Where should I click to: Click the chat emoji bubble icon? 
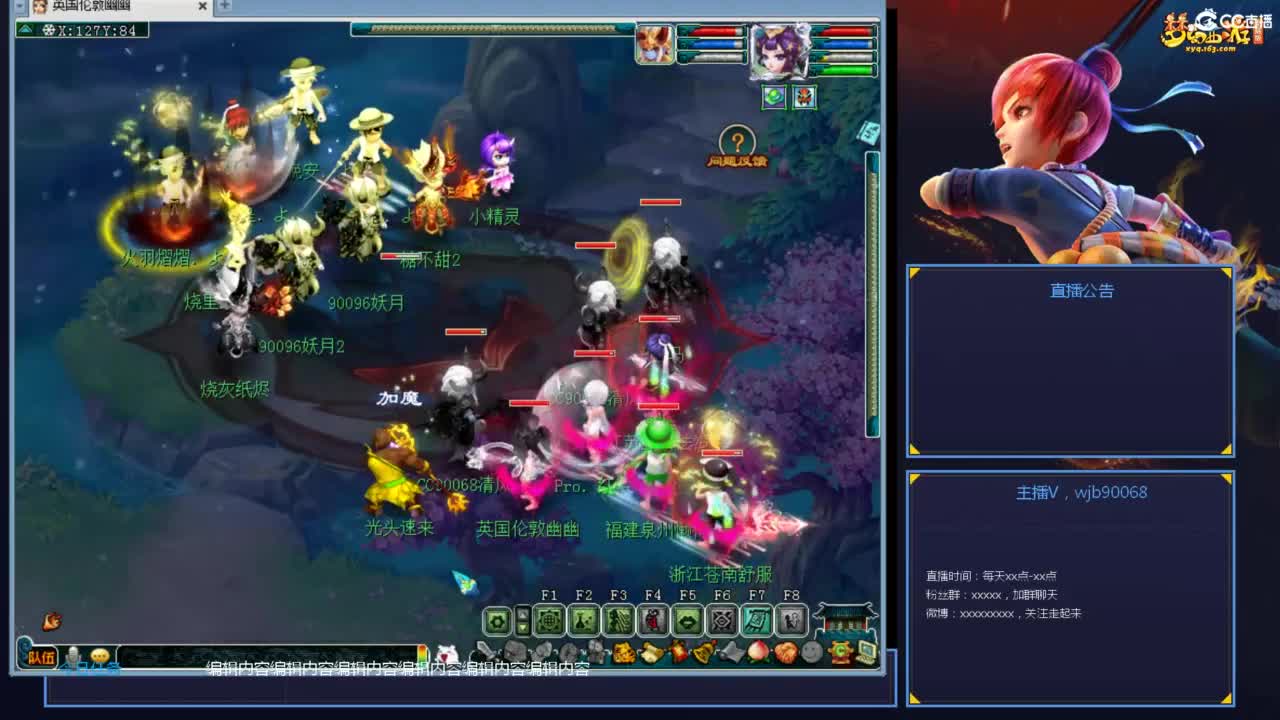[x=98, y=655]
